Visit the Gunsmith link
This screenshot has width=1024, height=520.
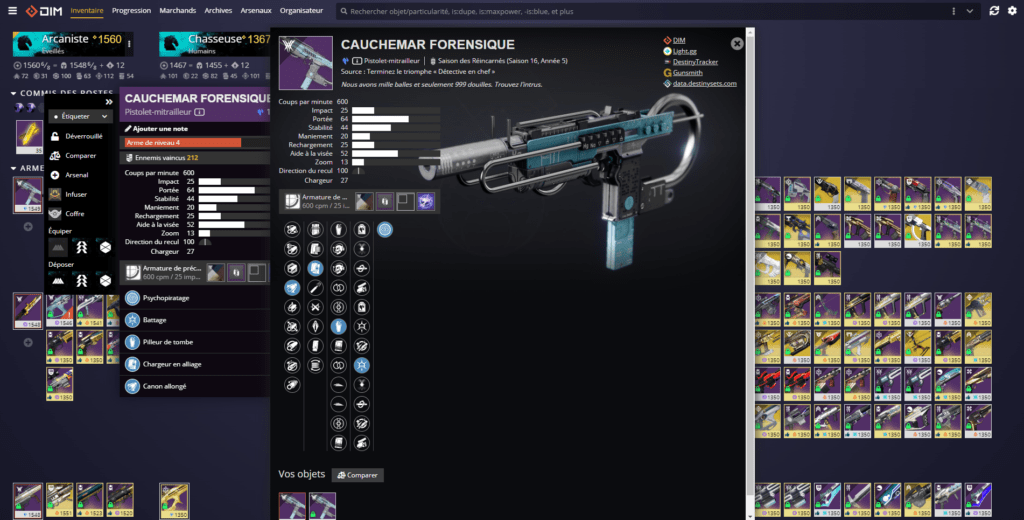[x=689, y=73]
